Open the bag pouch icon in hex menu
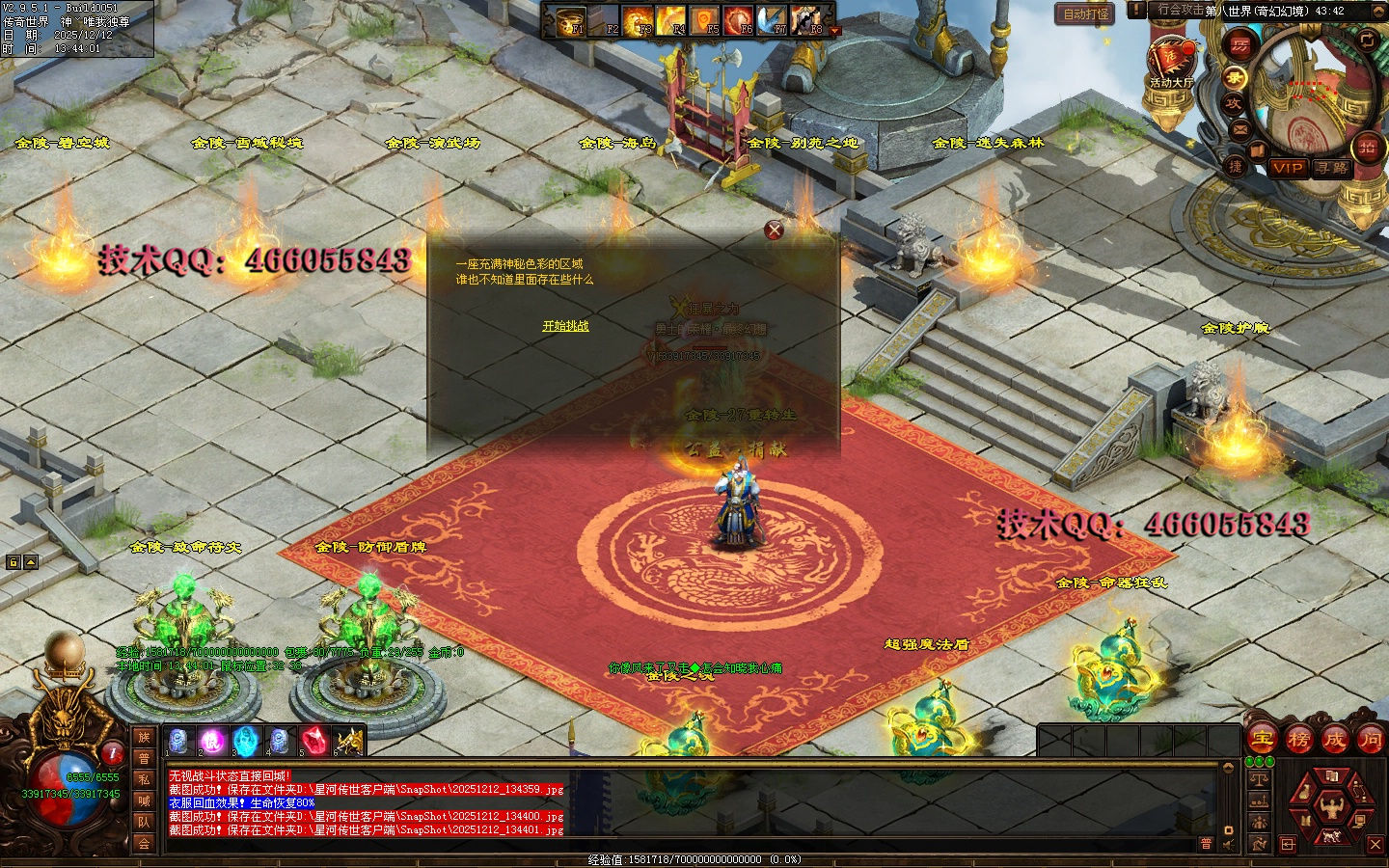 [1304, 792]
